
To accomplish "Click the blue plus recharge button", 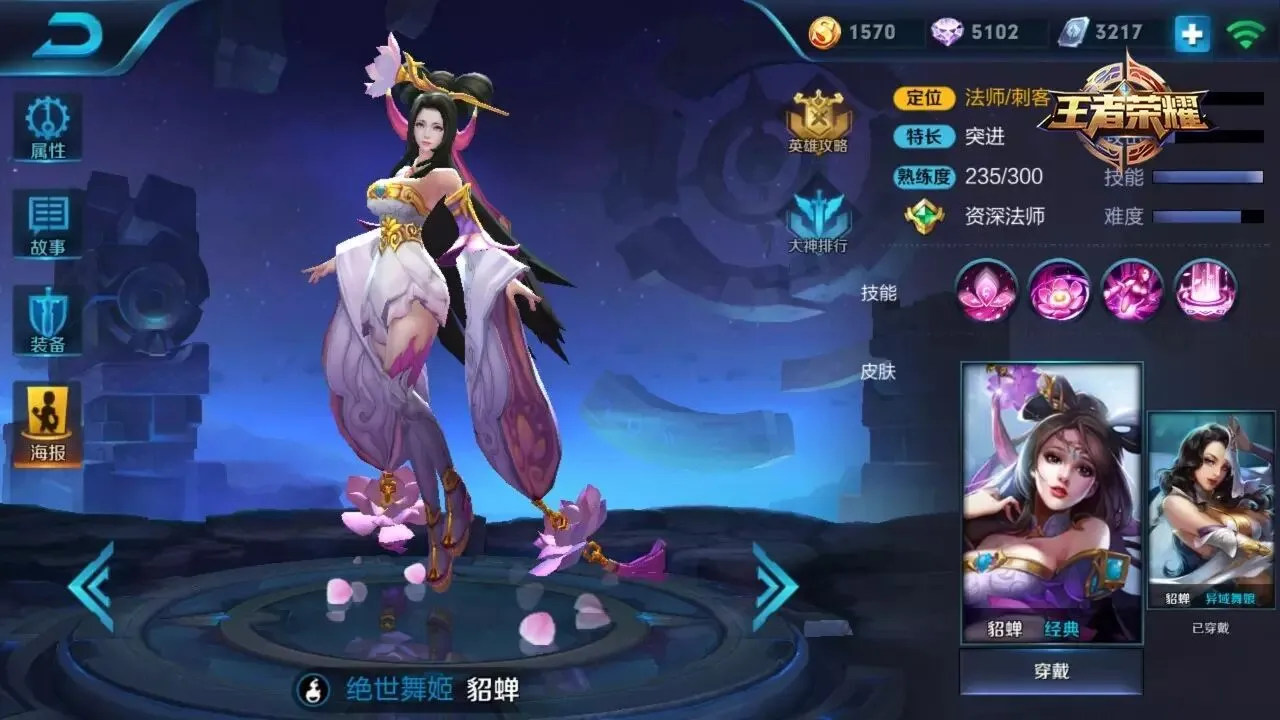I will click(x=1191, y=34).
